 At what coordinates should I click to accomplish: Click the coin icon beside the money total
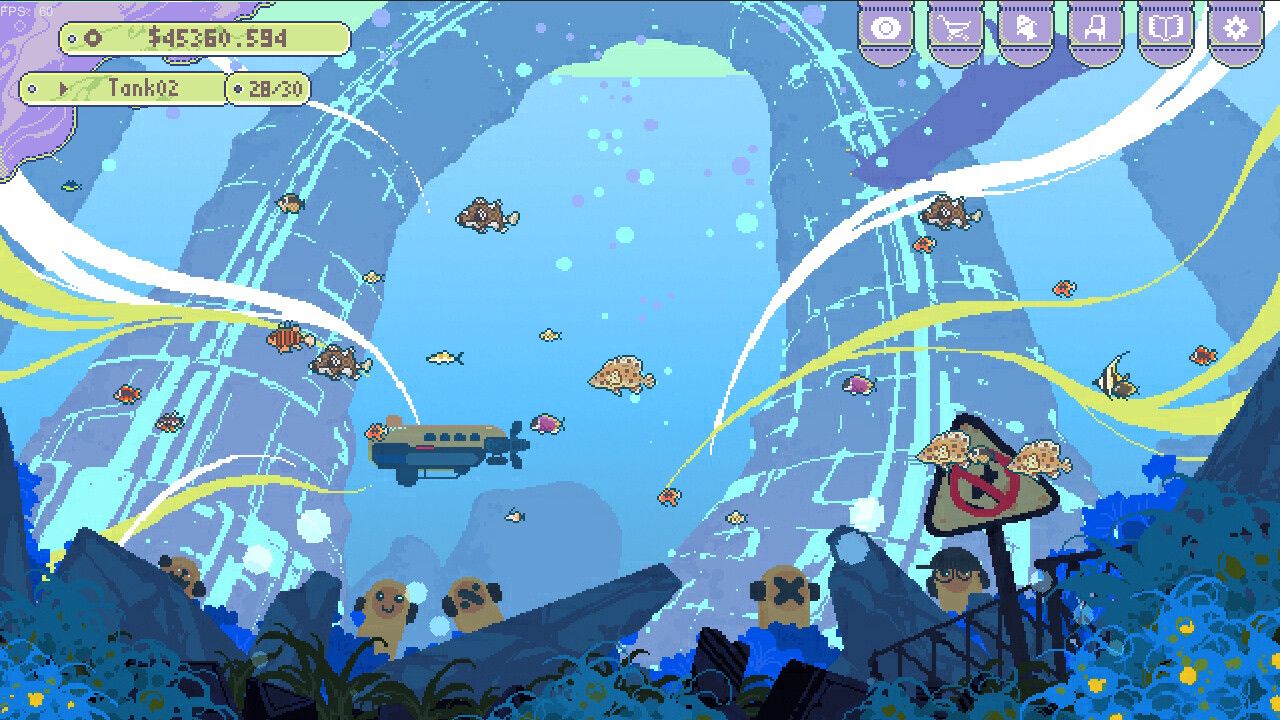(92, 39)
